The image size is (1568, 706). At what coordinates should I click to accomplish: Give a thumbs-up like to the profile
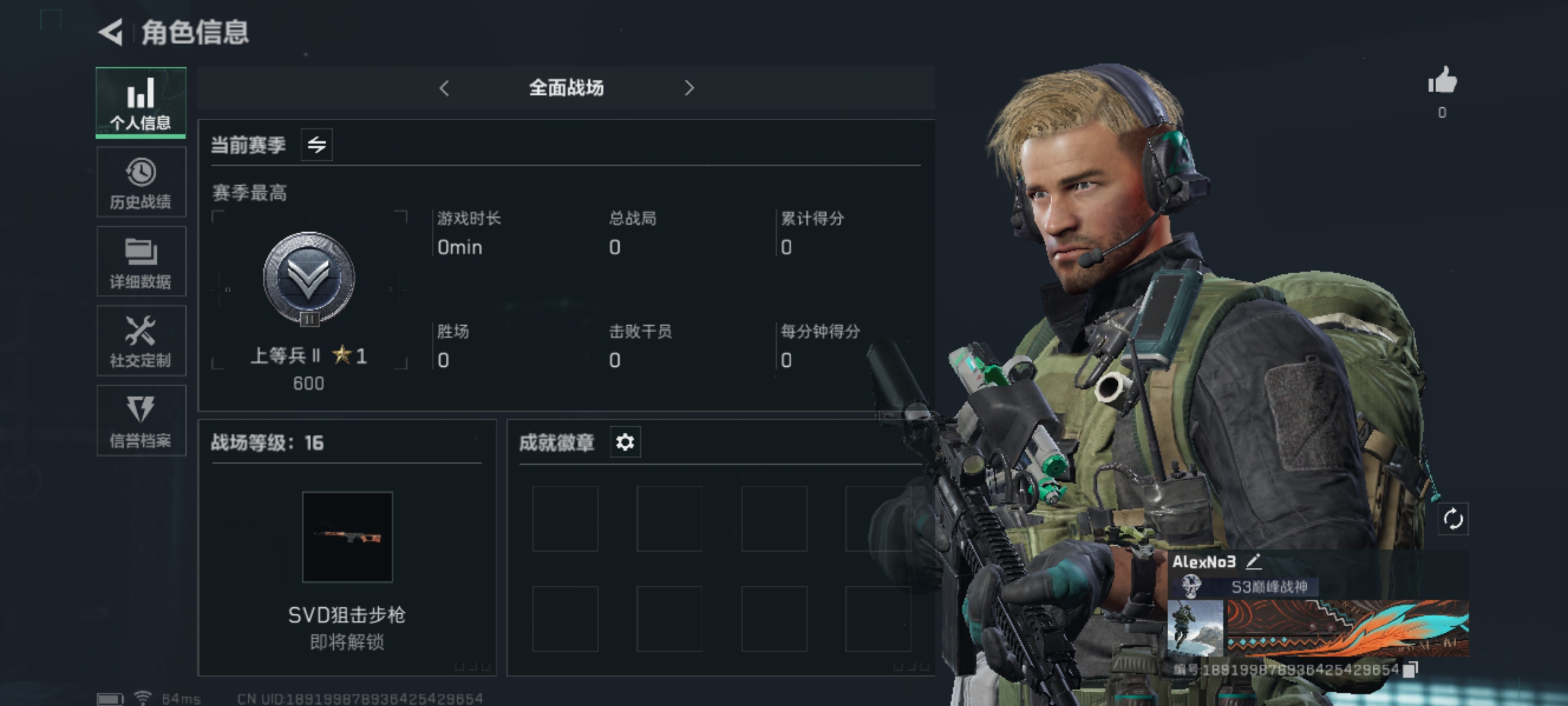pyautogui.click(x=1442, y=82)
